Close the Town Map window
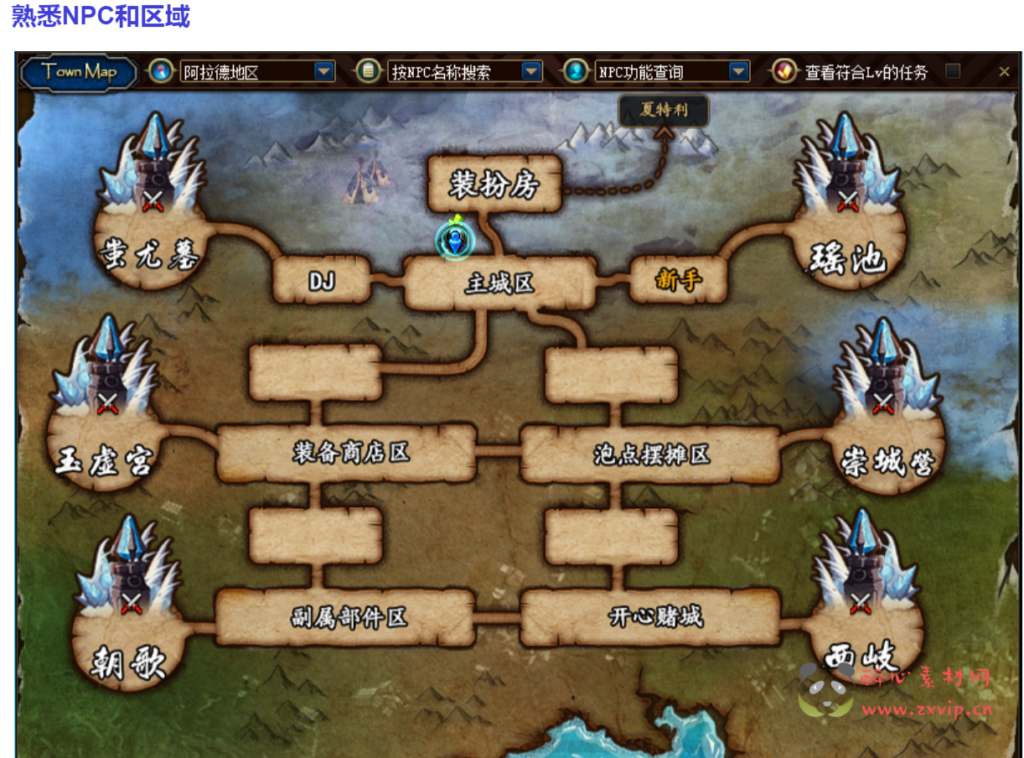The height and width of the screenshot is (758, 1024). pos(1004,71)
